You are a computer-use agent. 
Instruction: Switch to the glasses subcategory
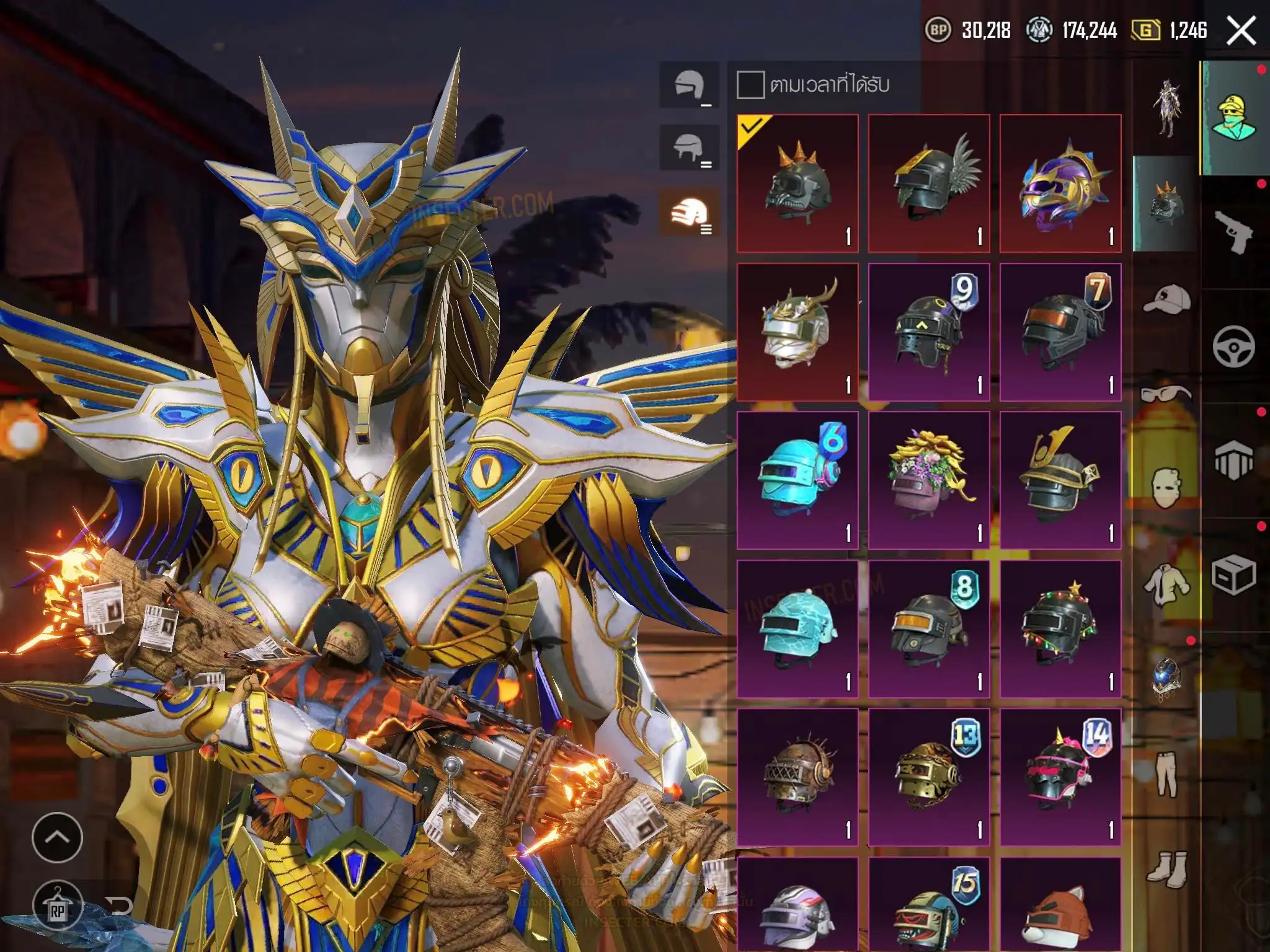coord(1166,394)
